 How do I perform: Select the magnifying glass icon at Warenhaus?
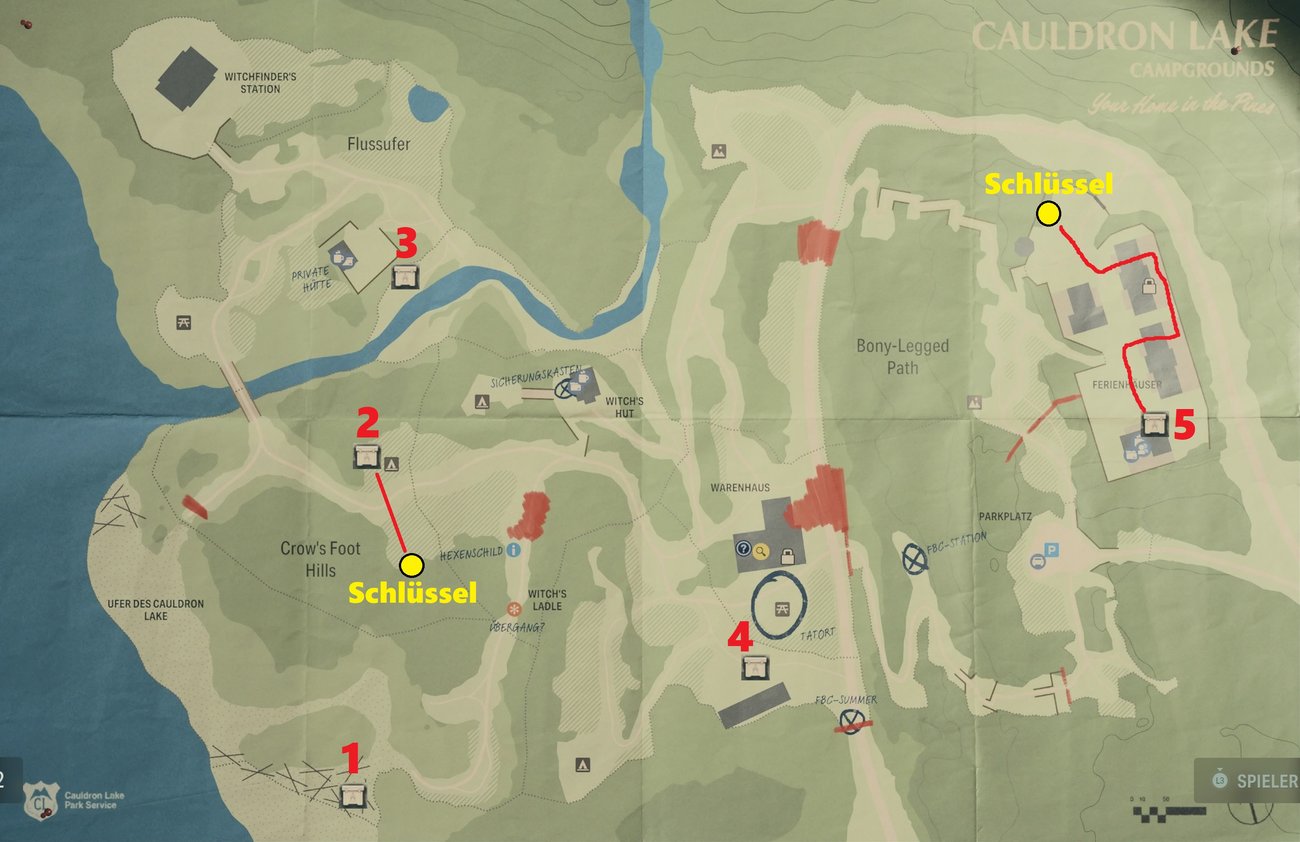tap(761, 552)
